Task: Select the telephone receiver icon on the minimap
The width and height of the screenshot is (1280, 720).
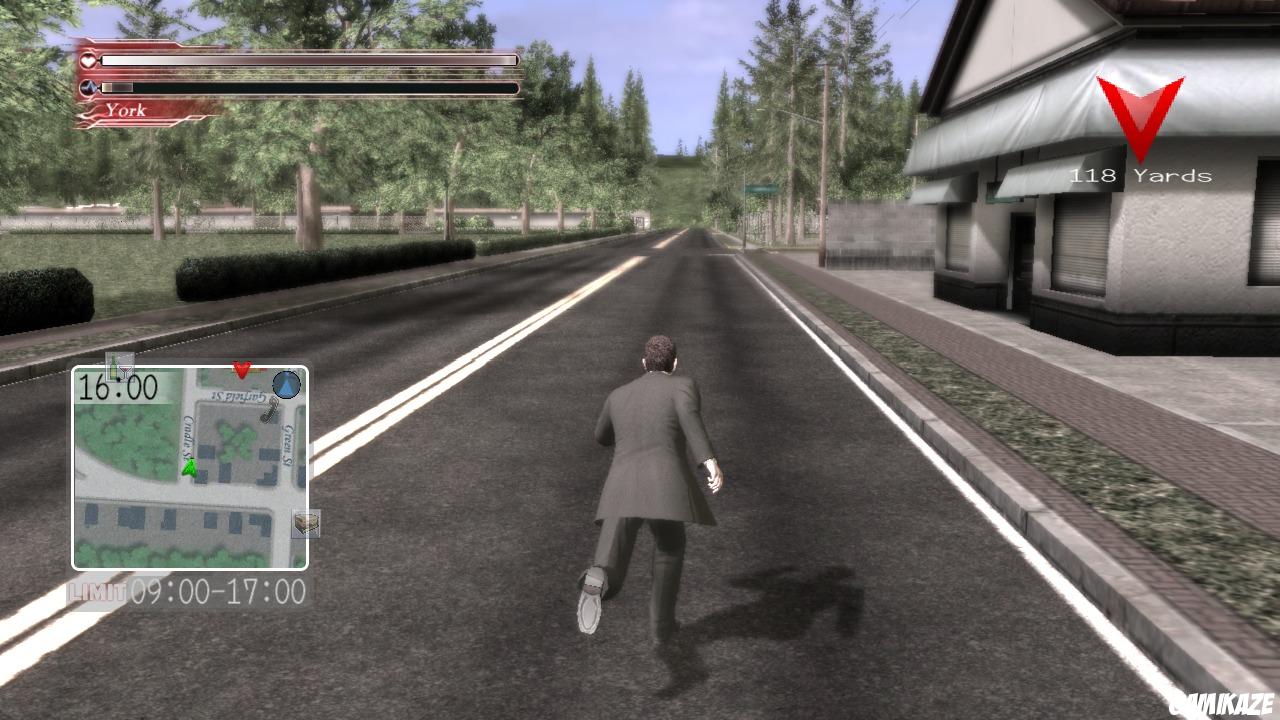Action: click(x=268, y=412)
